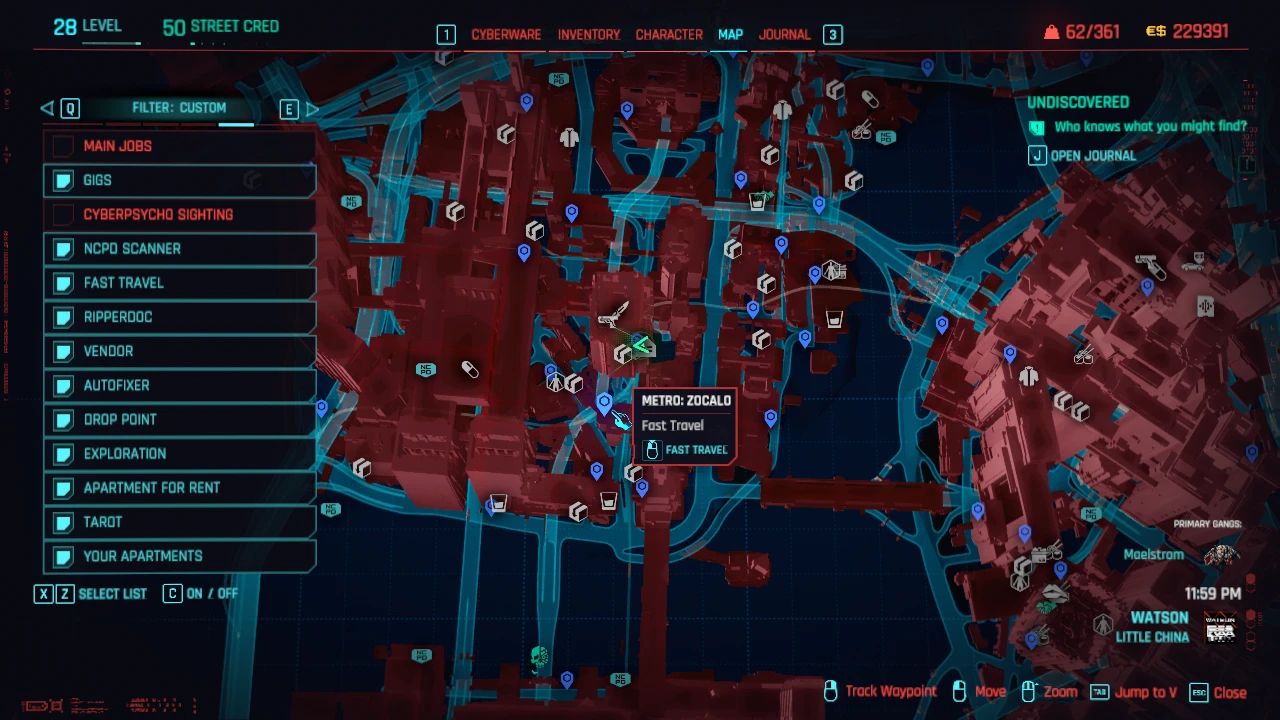Open the FILTER: CUSTOM selector
This screenshot has height=720, width=1280.
(x=180, y=107)
